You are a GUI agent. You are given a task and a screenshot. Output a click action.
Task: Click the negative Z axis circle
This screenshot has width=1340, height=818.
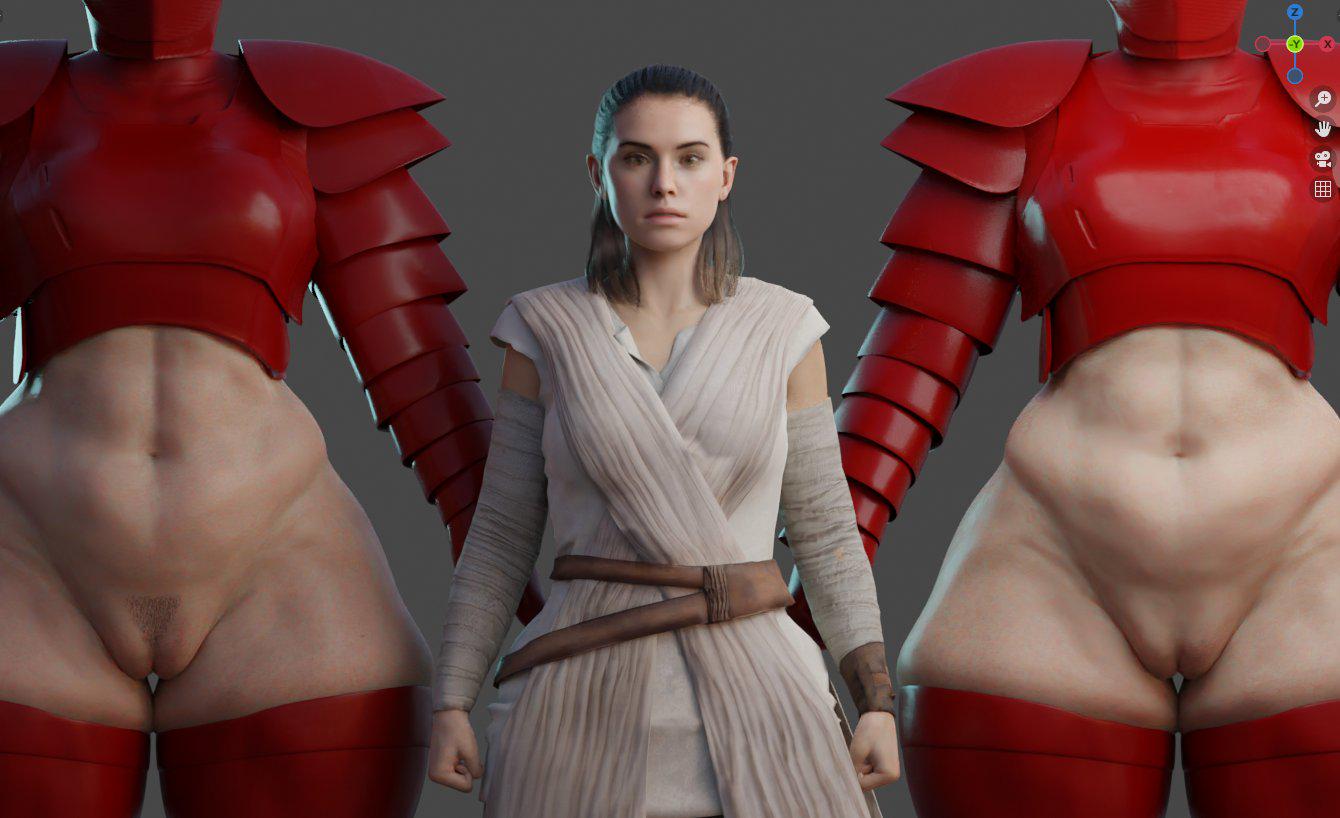(1295, 76)
